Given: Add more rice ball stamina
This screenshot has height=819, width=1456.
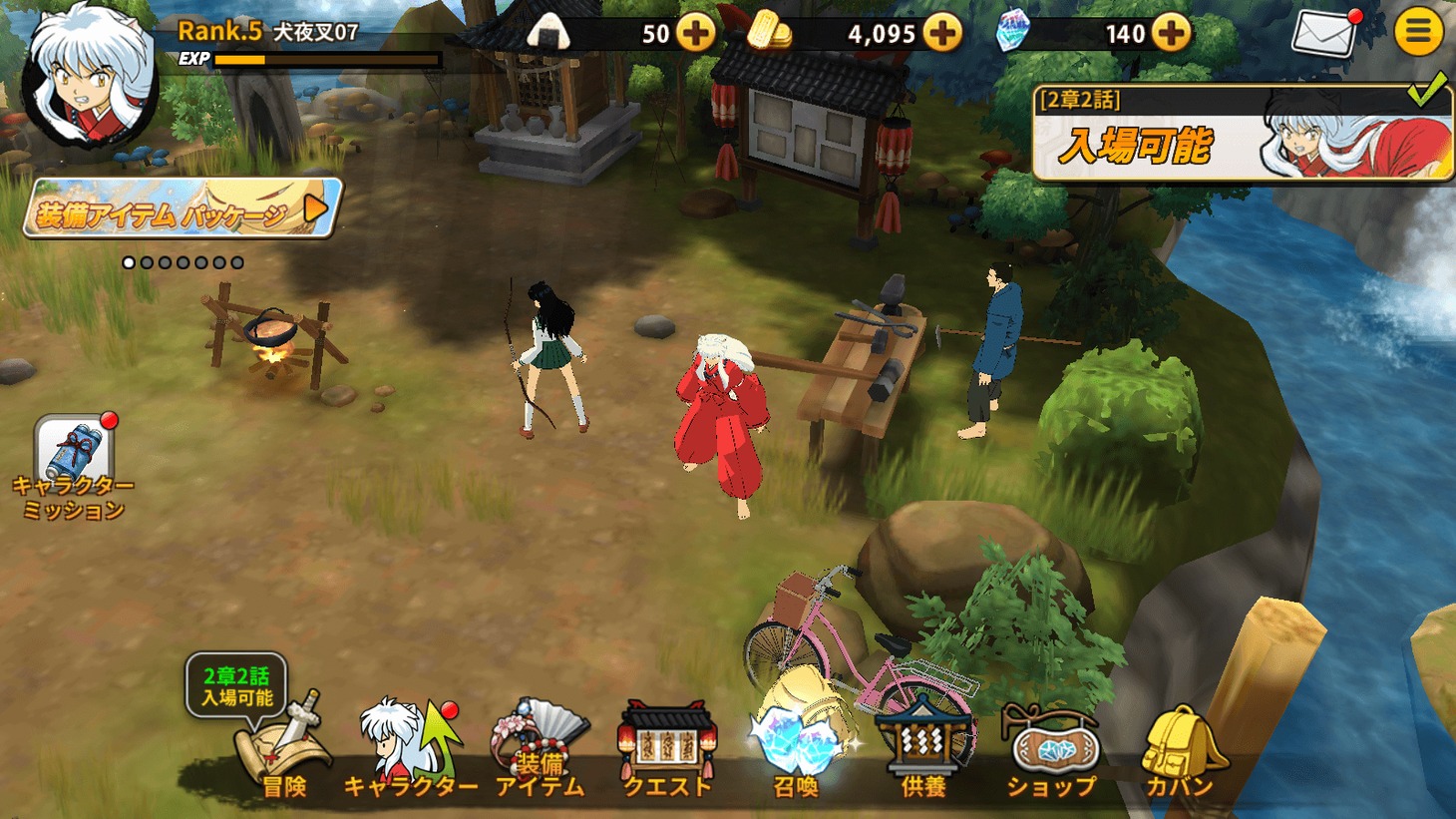Looking at the screenshot, I should click(695, 33).
